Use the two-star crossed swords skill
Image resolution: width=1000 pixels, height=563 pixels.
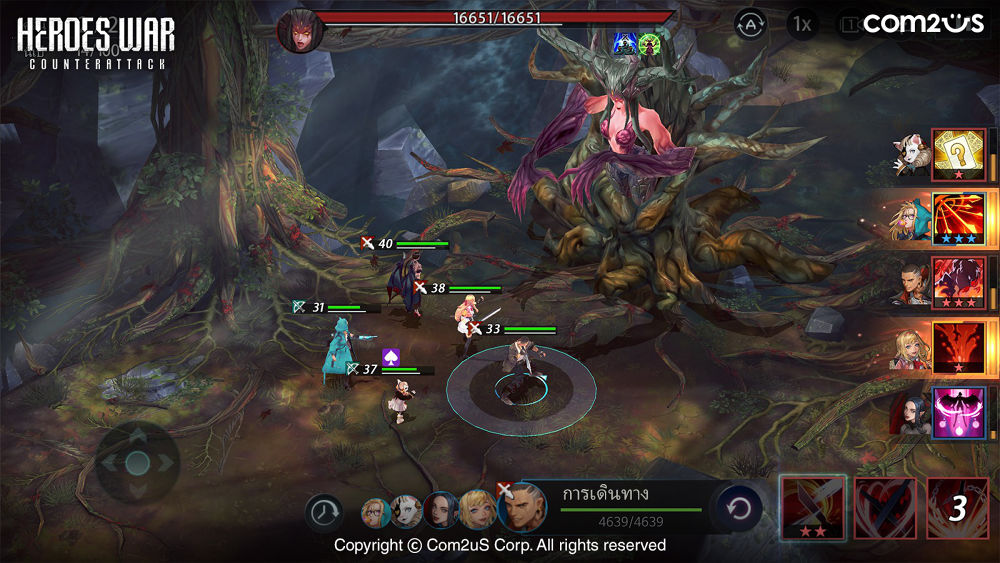(x=812, y=508)
